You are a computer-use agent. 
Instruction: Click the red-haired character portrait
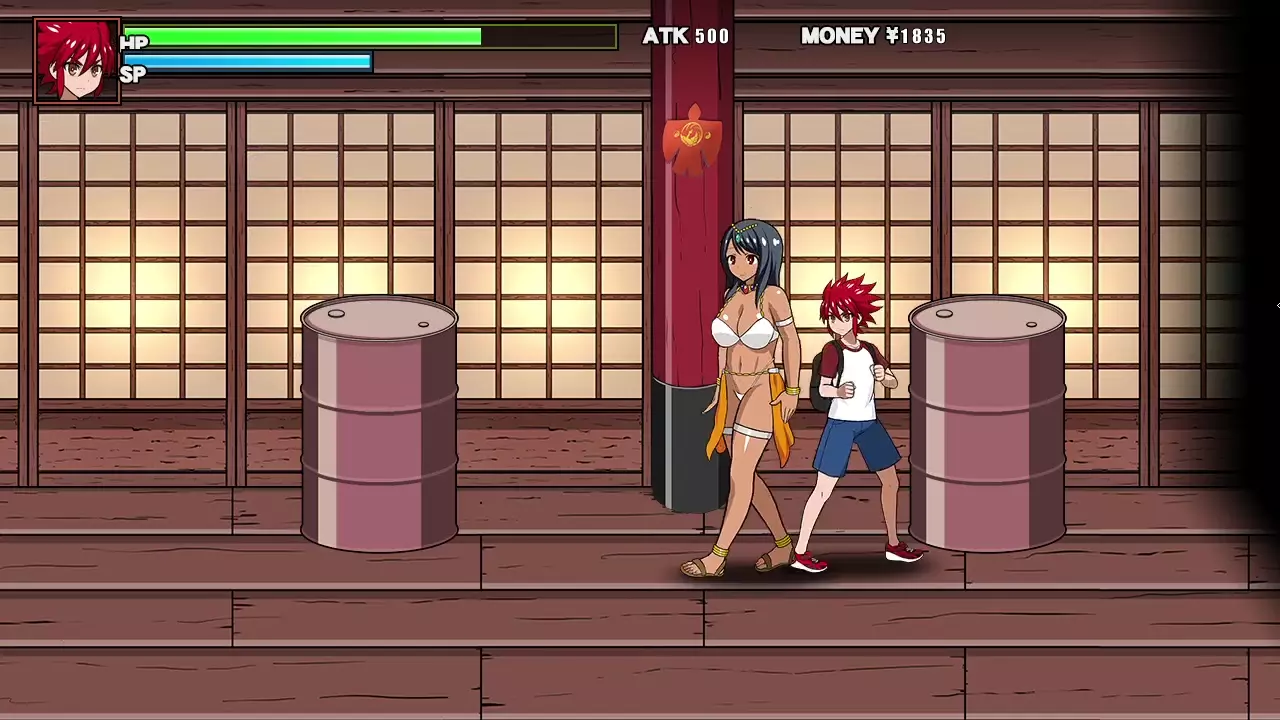pos(77,61)
